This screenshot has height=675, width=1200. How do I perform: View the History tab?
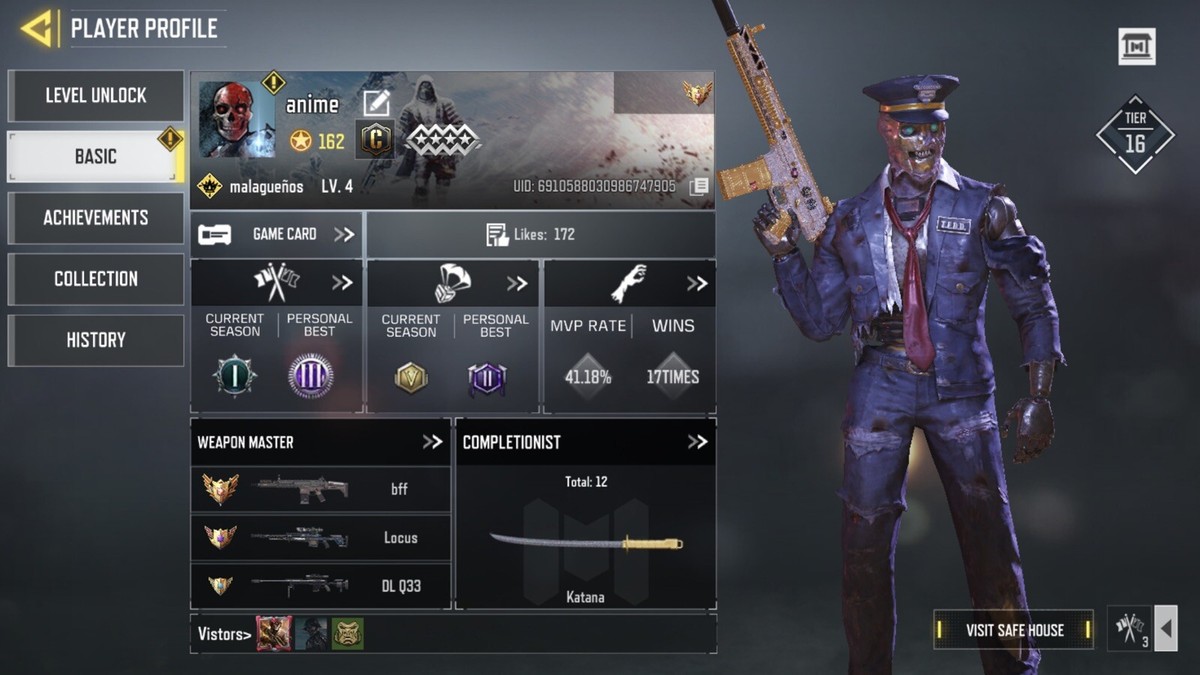tap(96, 340)
